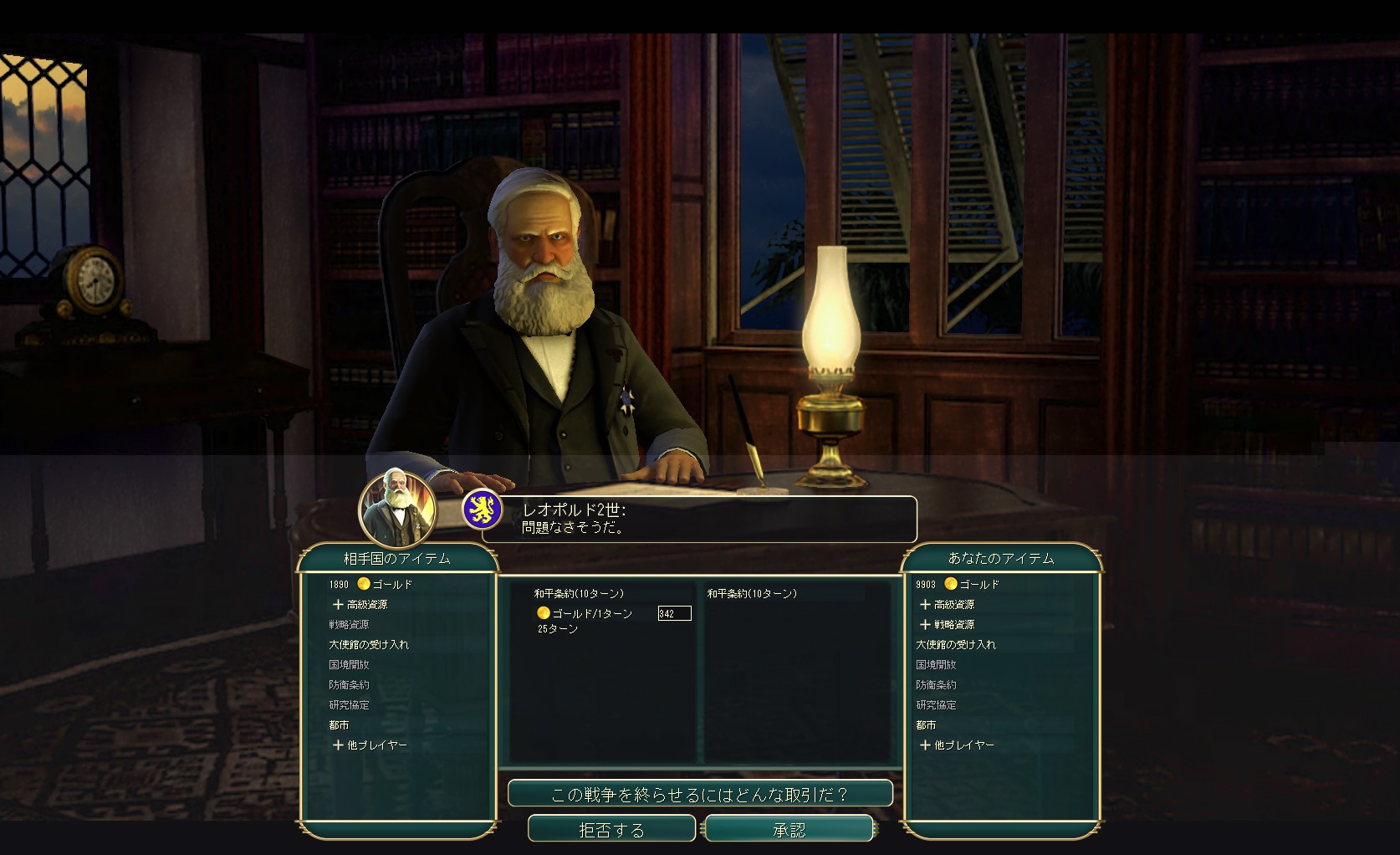Select 大使館の受け入れ in the あなたのアイテム panel
1400x855 pixels.
pos(956,644)
